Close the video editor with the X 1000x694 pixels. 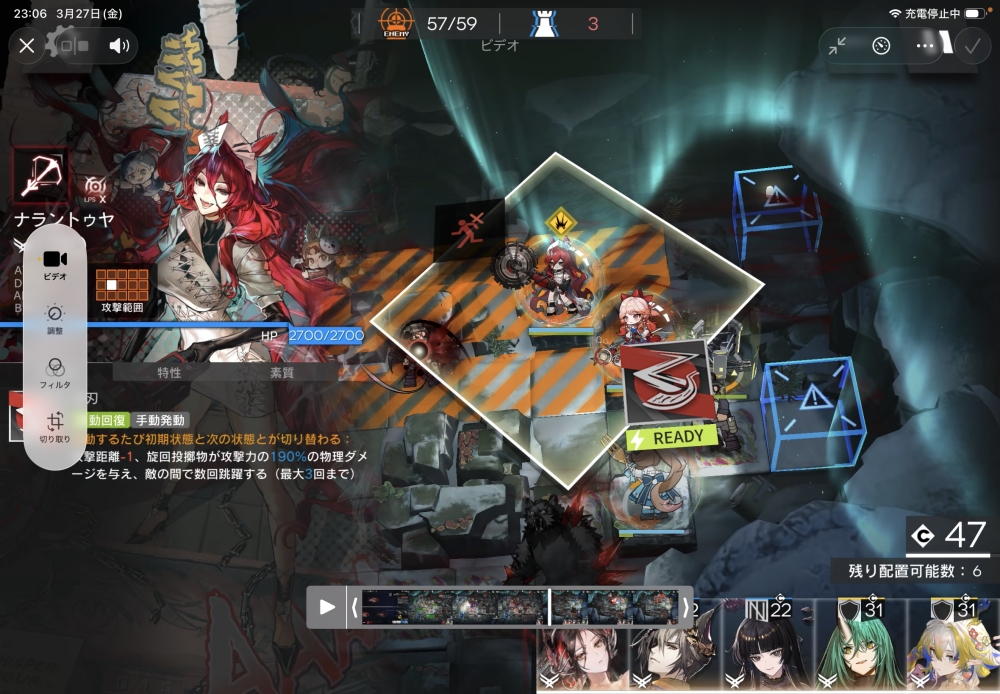pyautogui.click(x=27, y=45)
